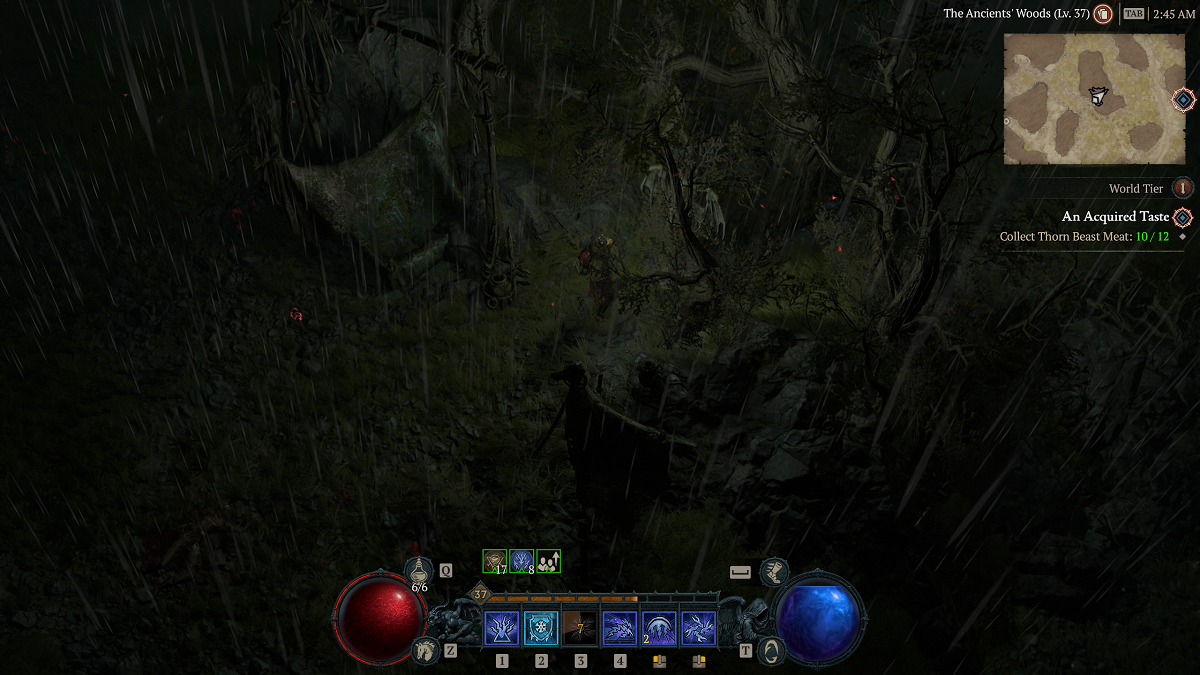
Task: Click the quest marker on the minimap edge
Action: coord(1183,99)
